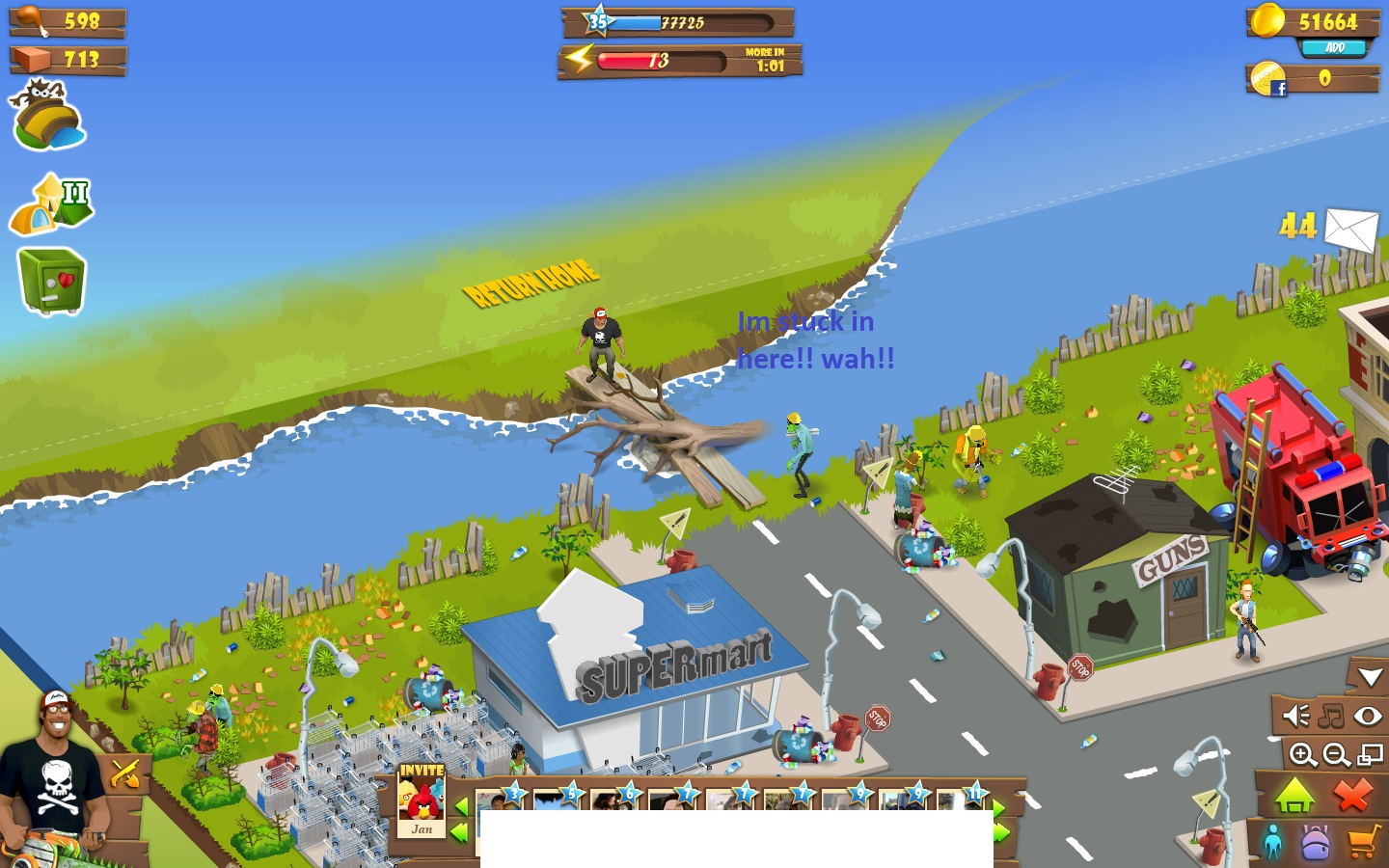Click the green safe with heart
The height and width of the screenshot is (868, 1389).
click(50, 280)
